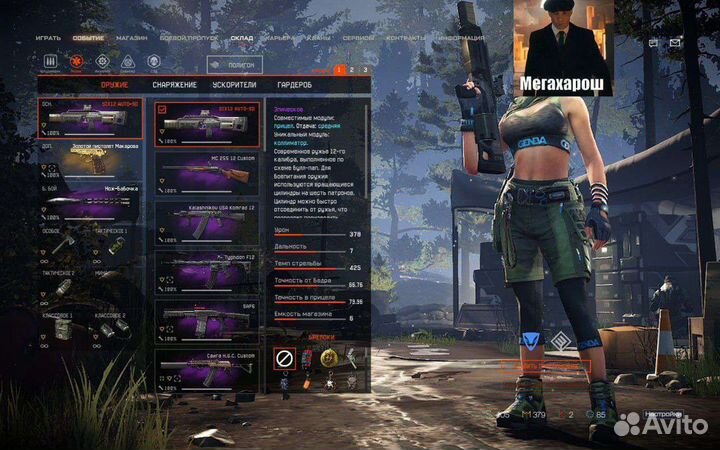Switch to loadout preset 2
The height and width of the screenshot is (450, 720).
(x=352, y=70)
